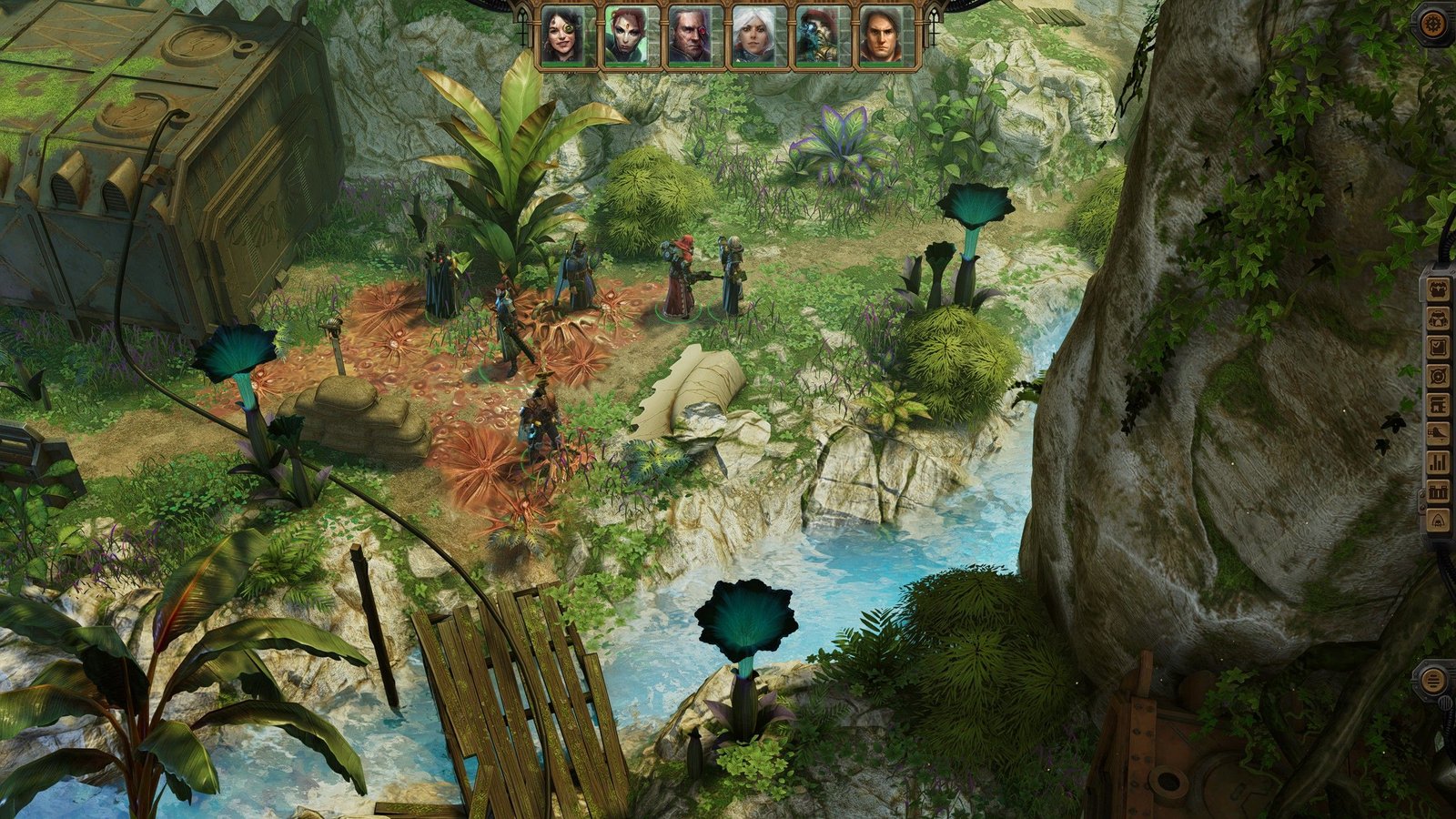Open the gear settings button
1456x819 pixels.
pos(1437,24)
